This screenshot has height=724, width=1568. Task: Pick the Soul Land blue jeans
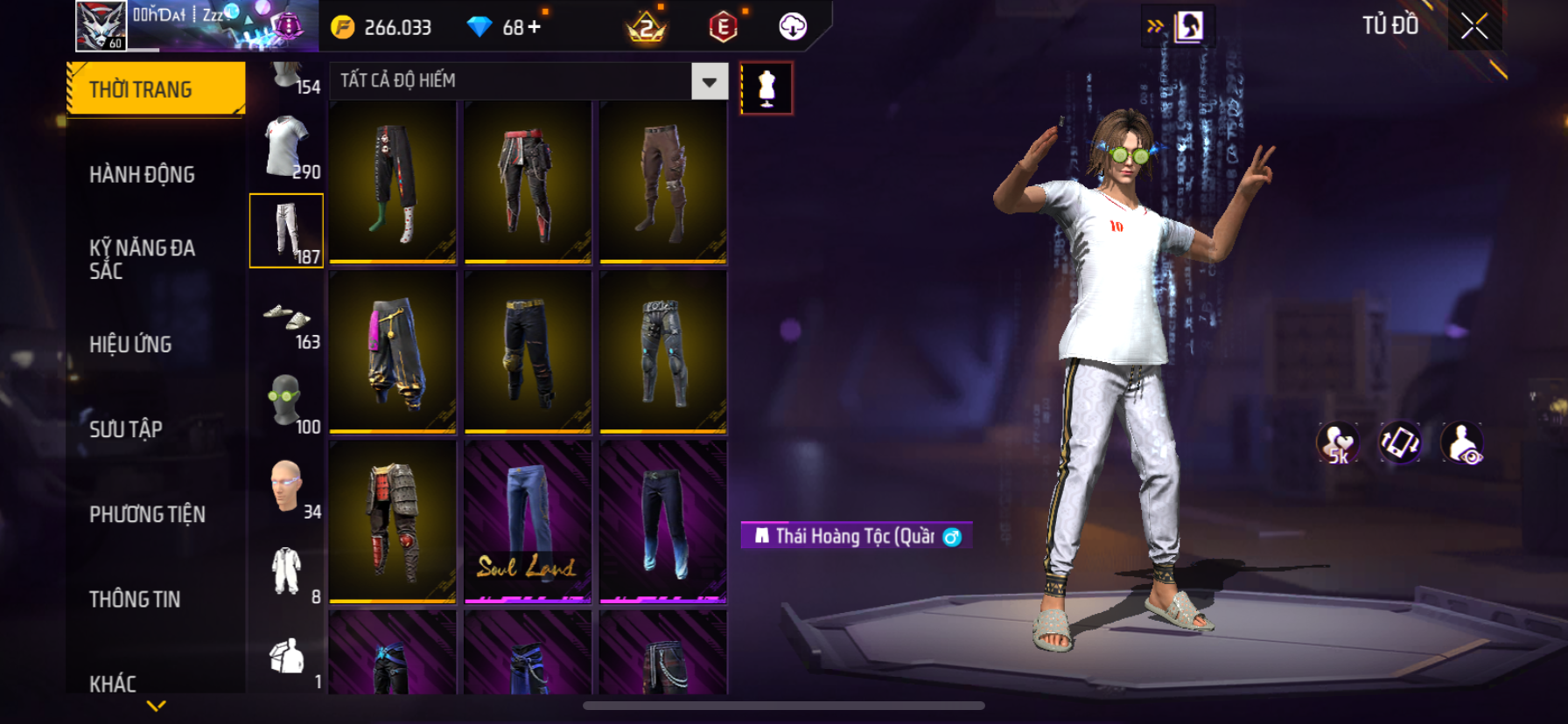(x=528, y=521)
